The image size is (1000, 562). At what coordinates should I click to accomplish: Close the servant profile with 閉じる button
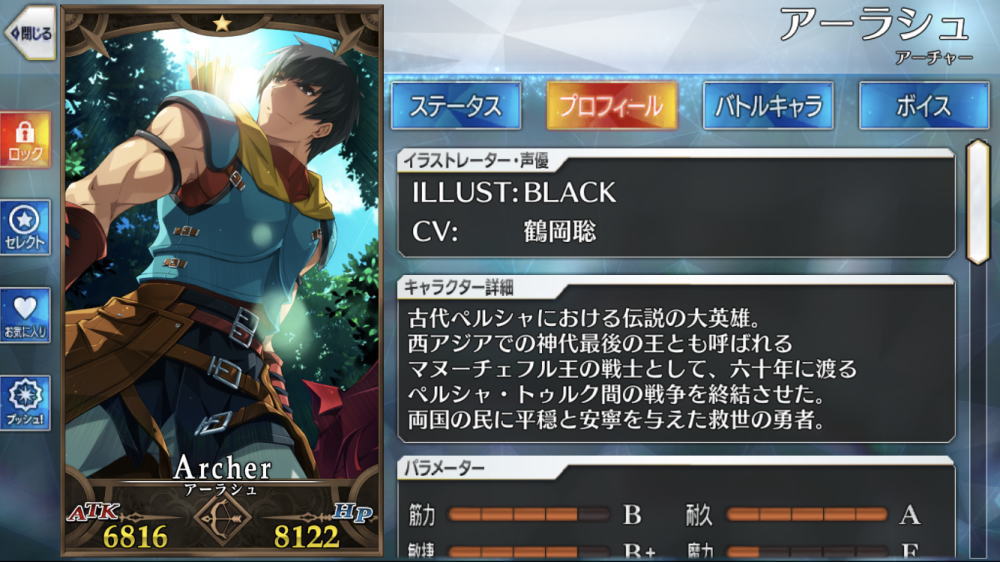(29, 33)
